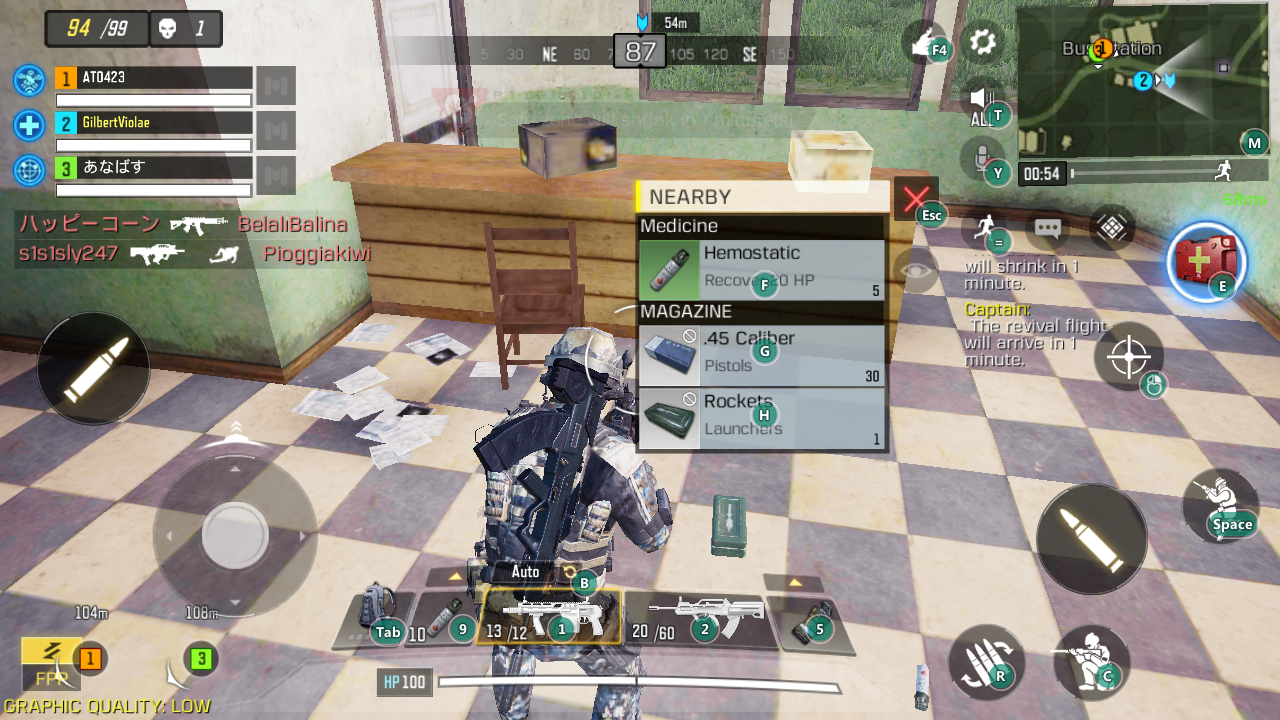1280x720 pixels.
Task: Fire with the left bullet button
Action: pyautogui.click(x=93, y=368)
